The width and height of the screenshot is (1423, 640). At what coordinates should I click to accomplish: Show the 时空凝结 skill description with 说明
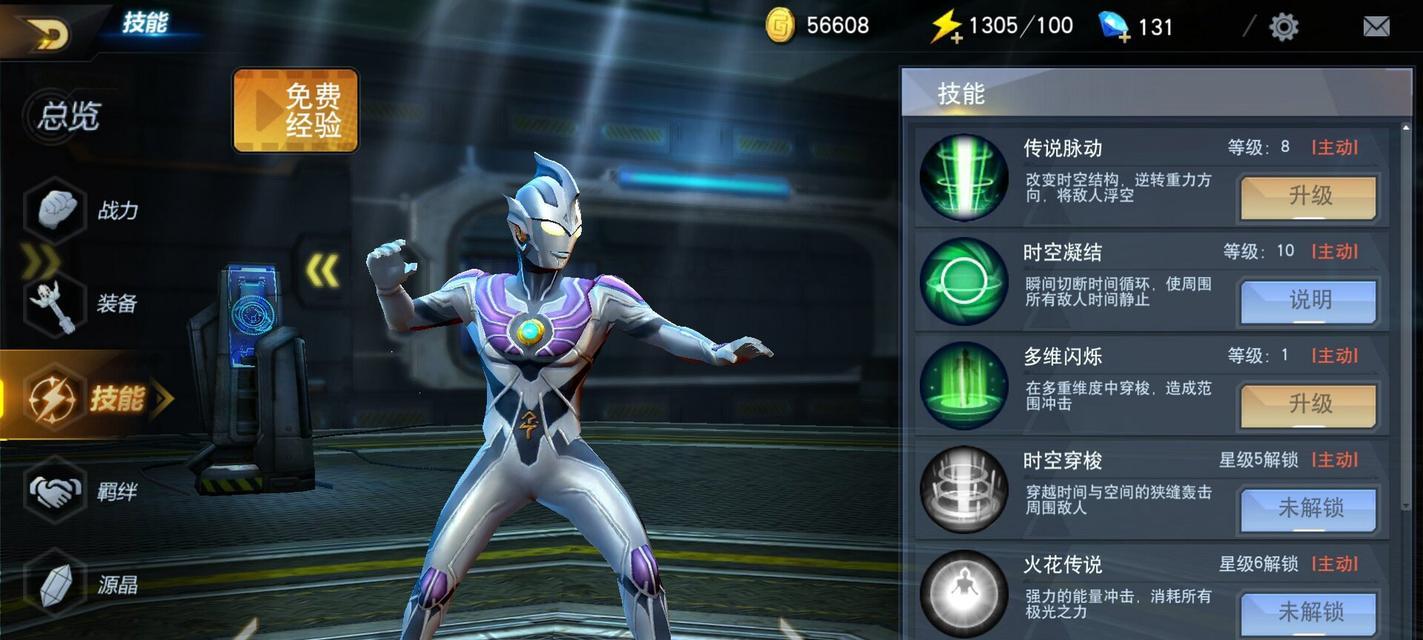pyautogui.click(x=1309, y=301)
